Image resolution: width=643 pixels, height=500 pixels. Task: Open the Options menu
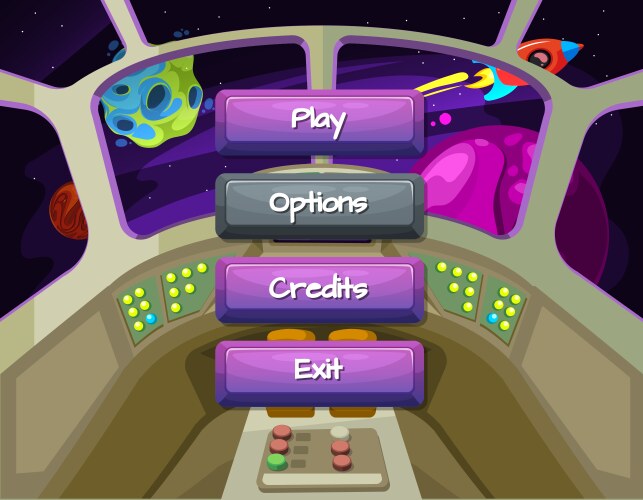(x=319, y=204)
